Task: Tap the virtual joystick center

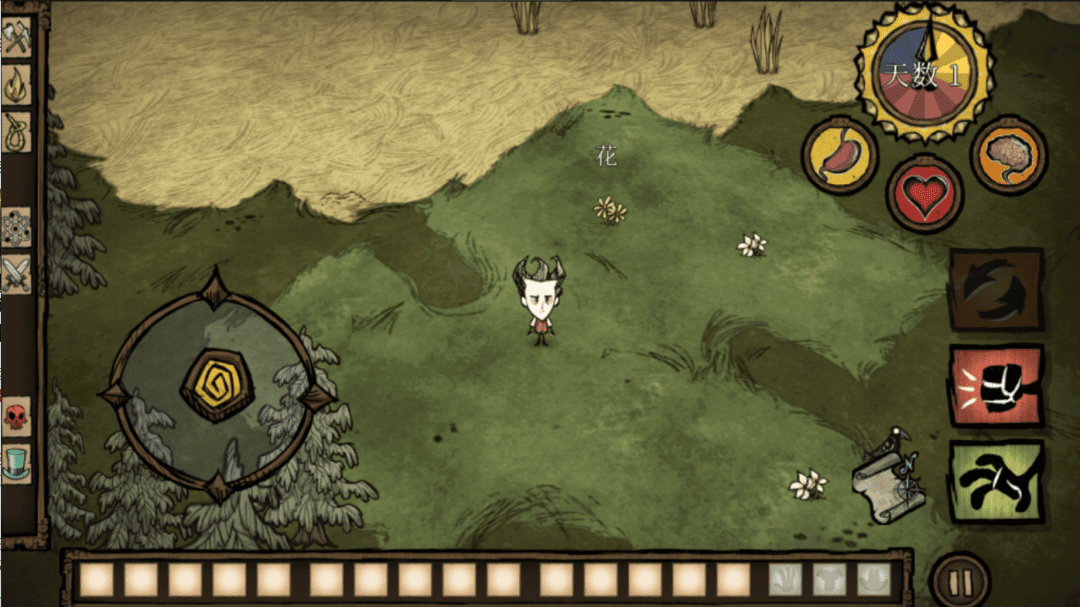Action: point(217,385)
